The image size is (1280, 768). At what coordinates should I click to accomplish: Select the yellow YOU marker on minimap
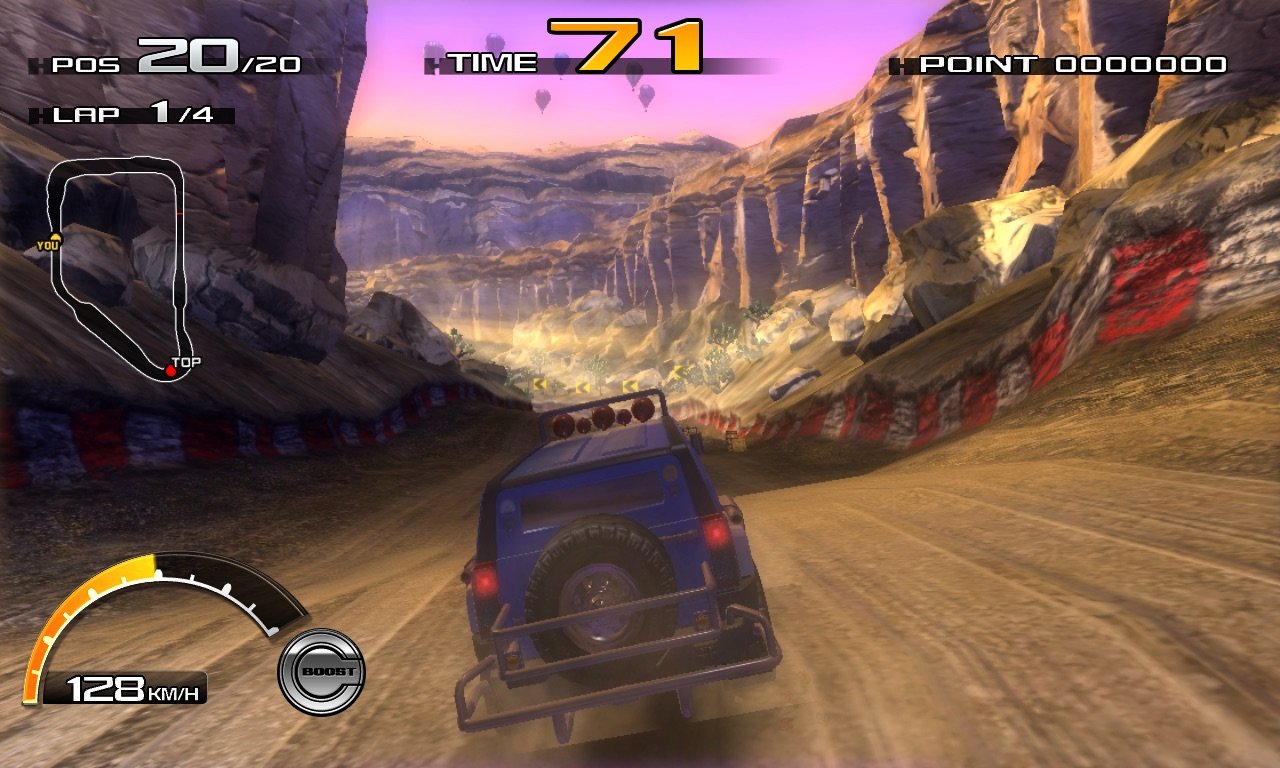pos(54,240)
